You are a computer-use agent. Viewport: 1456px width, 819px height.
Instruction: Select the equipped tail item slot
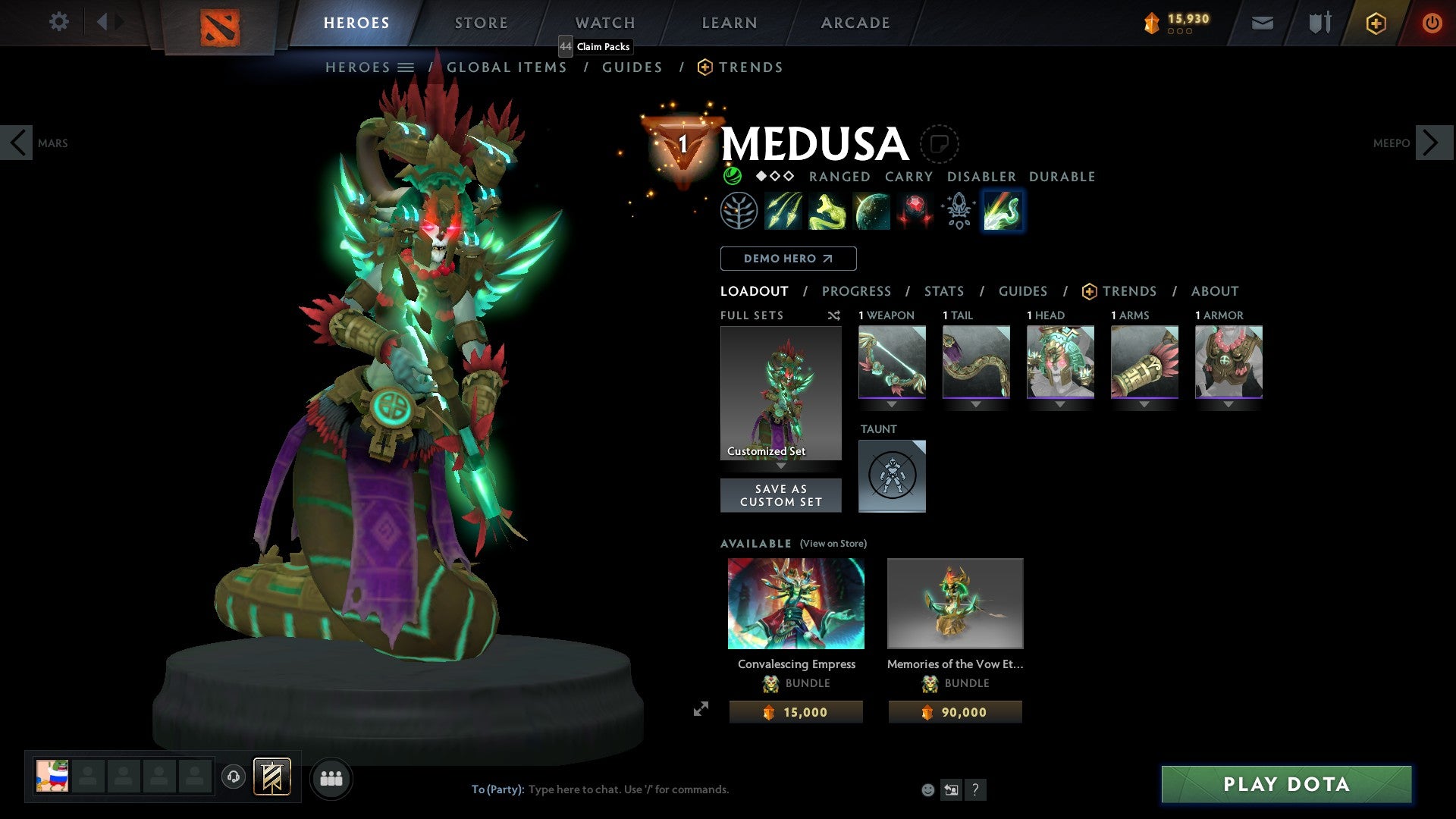pyautogui.click(x=976, y=362)
